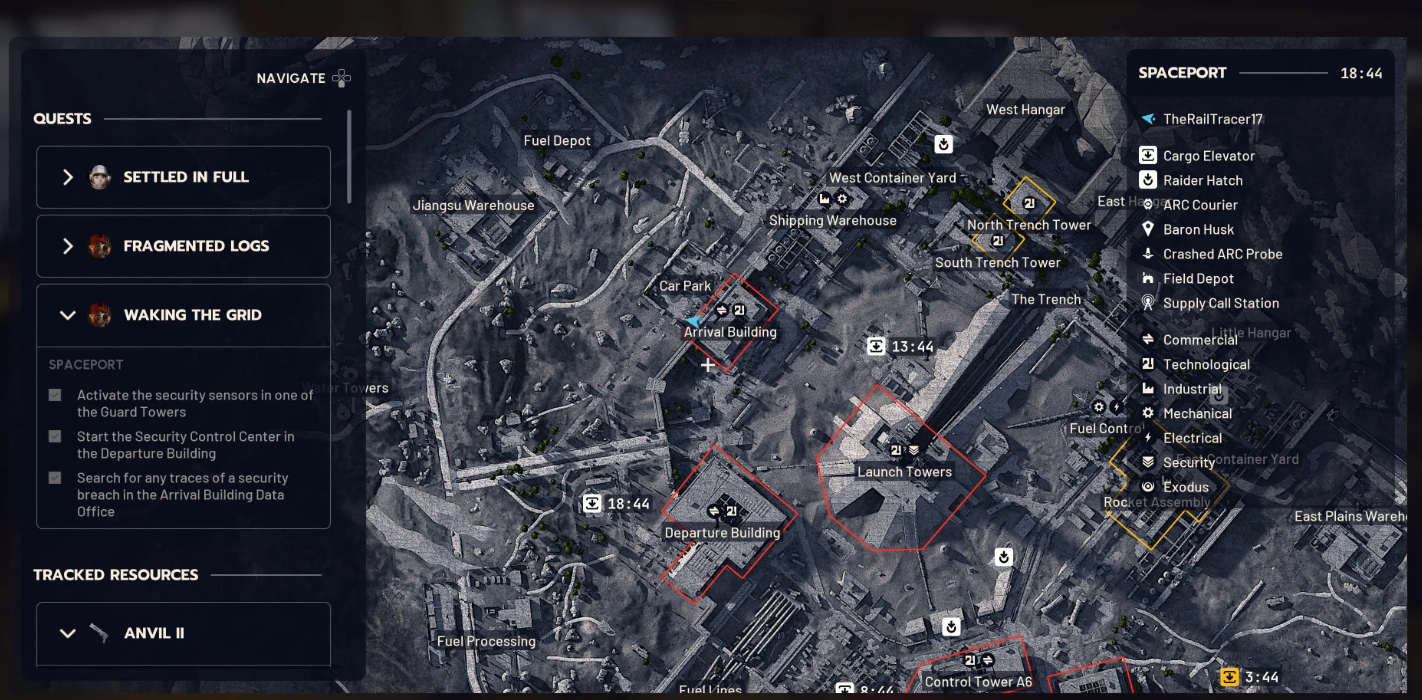The height and width of the screenshot is (700, 1422).
Task: Click the cargo elevator marker showing 13:44
Action: click(877, 347)
